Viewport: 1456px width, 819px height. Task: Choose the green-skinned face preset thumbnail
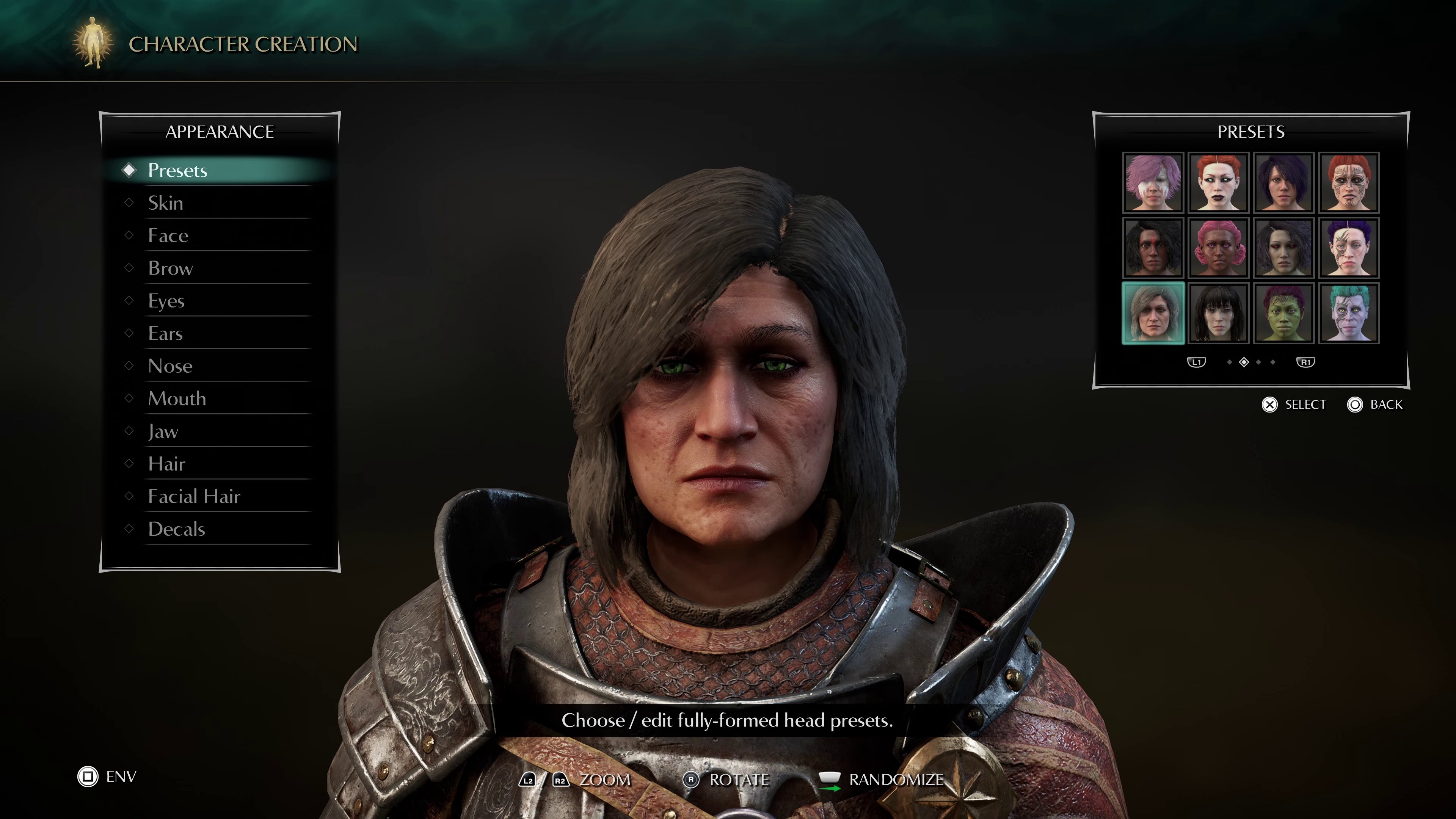click(1284, 312)
